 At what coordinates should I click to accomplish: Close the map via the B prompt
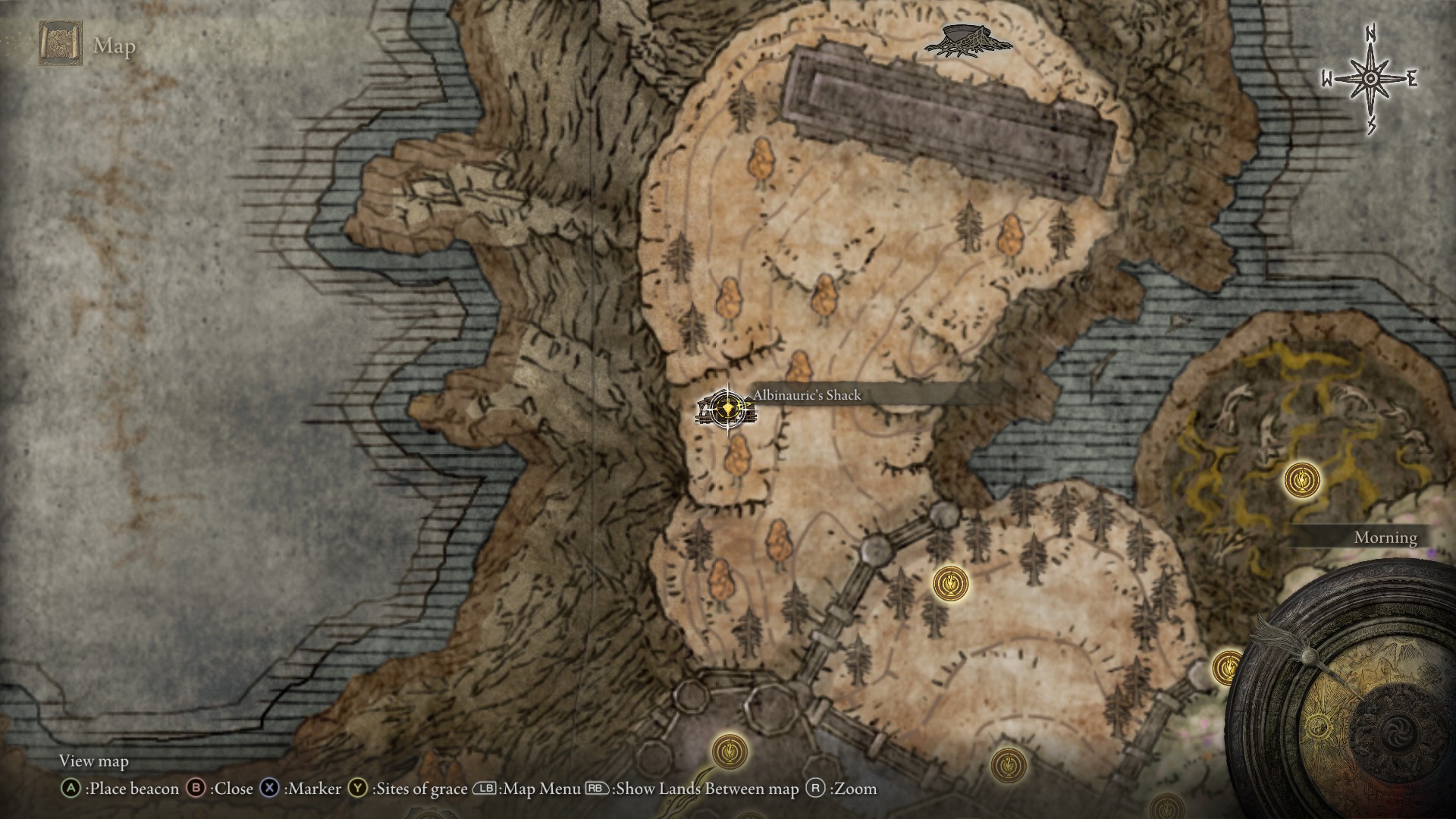click(x=197, y=789)
